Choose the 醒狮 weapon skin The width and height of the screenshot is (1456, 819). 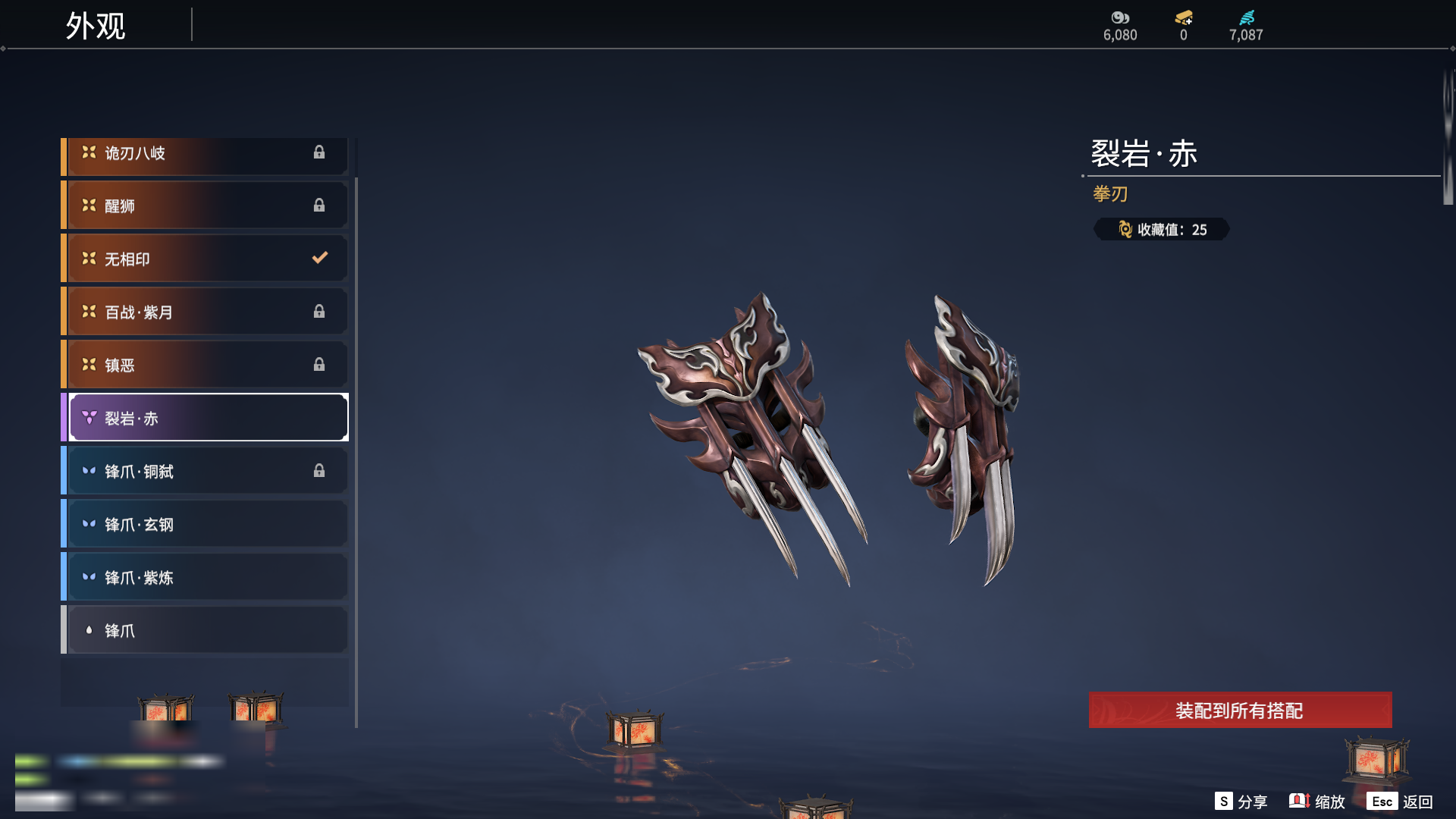[205, 206]
